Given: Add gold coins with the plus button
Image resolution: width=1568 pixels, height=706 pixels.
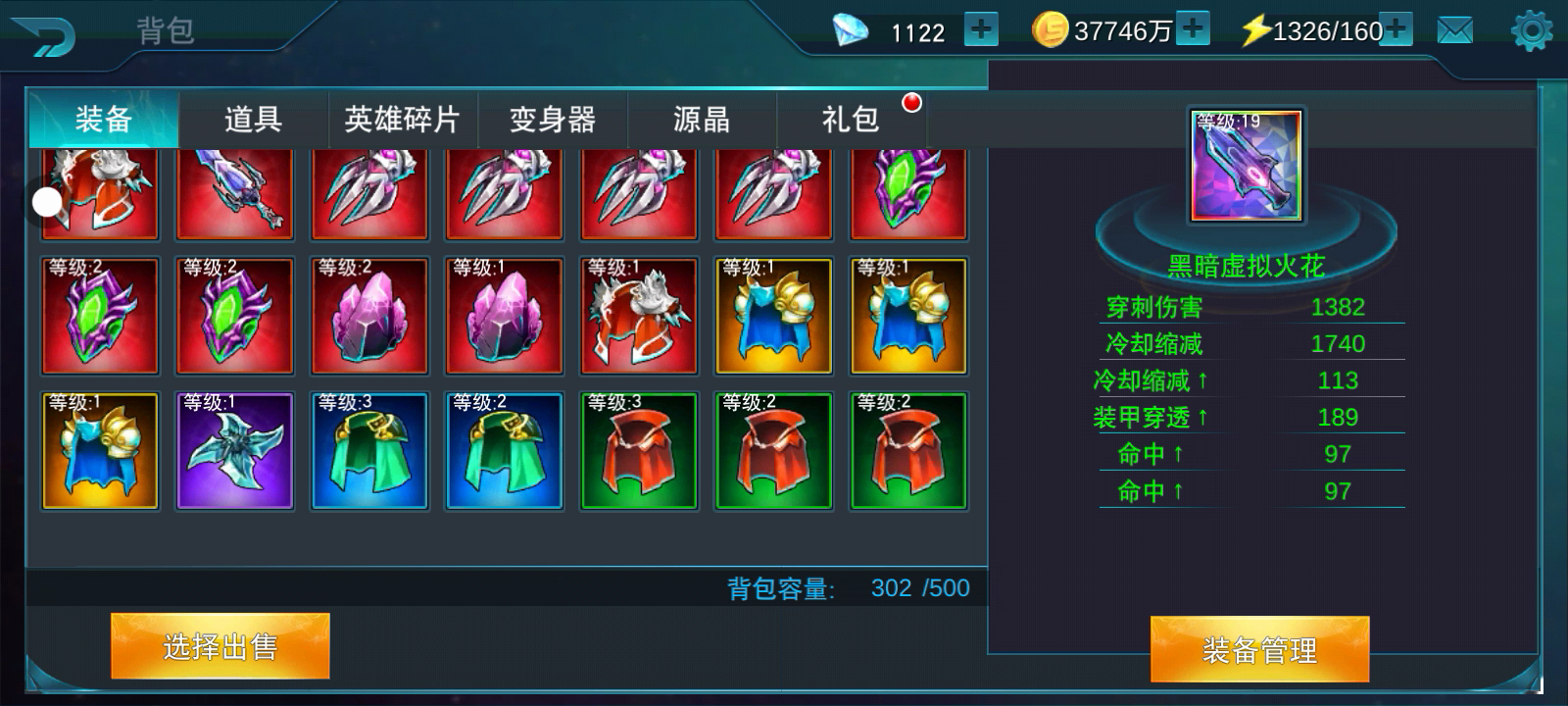Looking at the screenshot, I should tap(1193, 29).
